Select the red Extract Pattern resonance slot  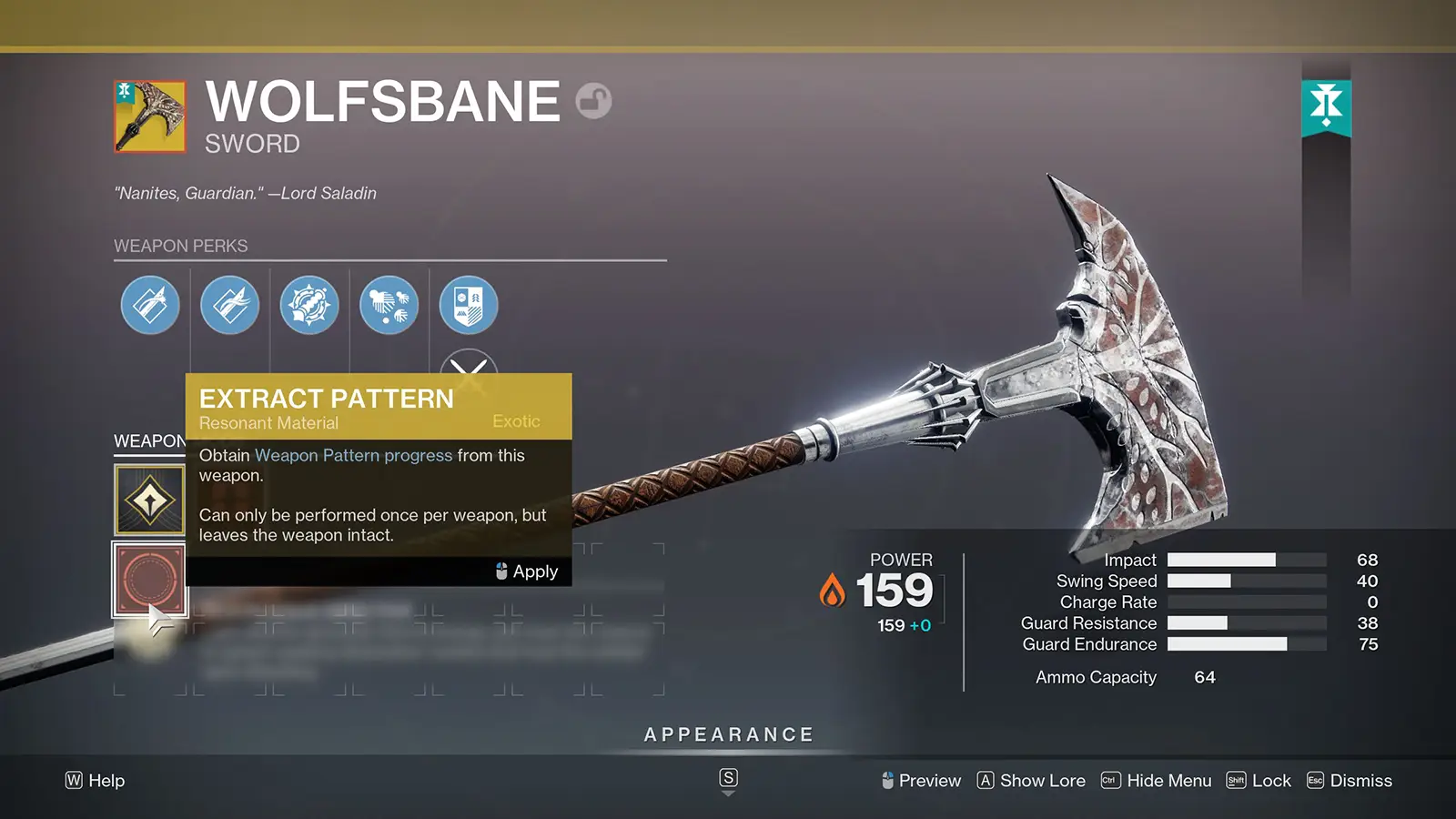pyautogui.click(x=149, y=579)
